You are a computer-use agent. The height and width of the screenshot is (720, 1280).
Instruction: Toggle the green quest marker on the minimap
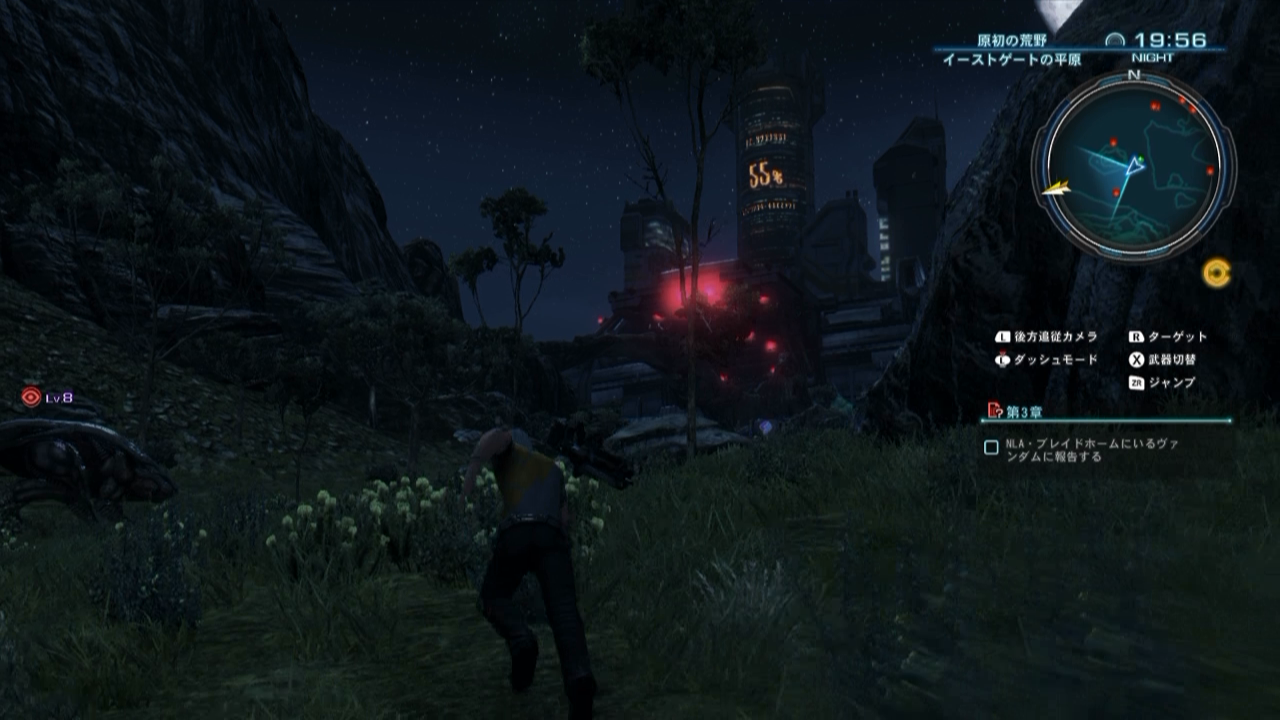point(1141,157)
